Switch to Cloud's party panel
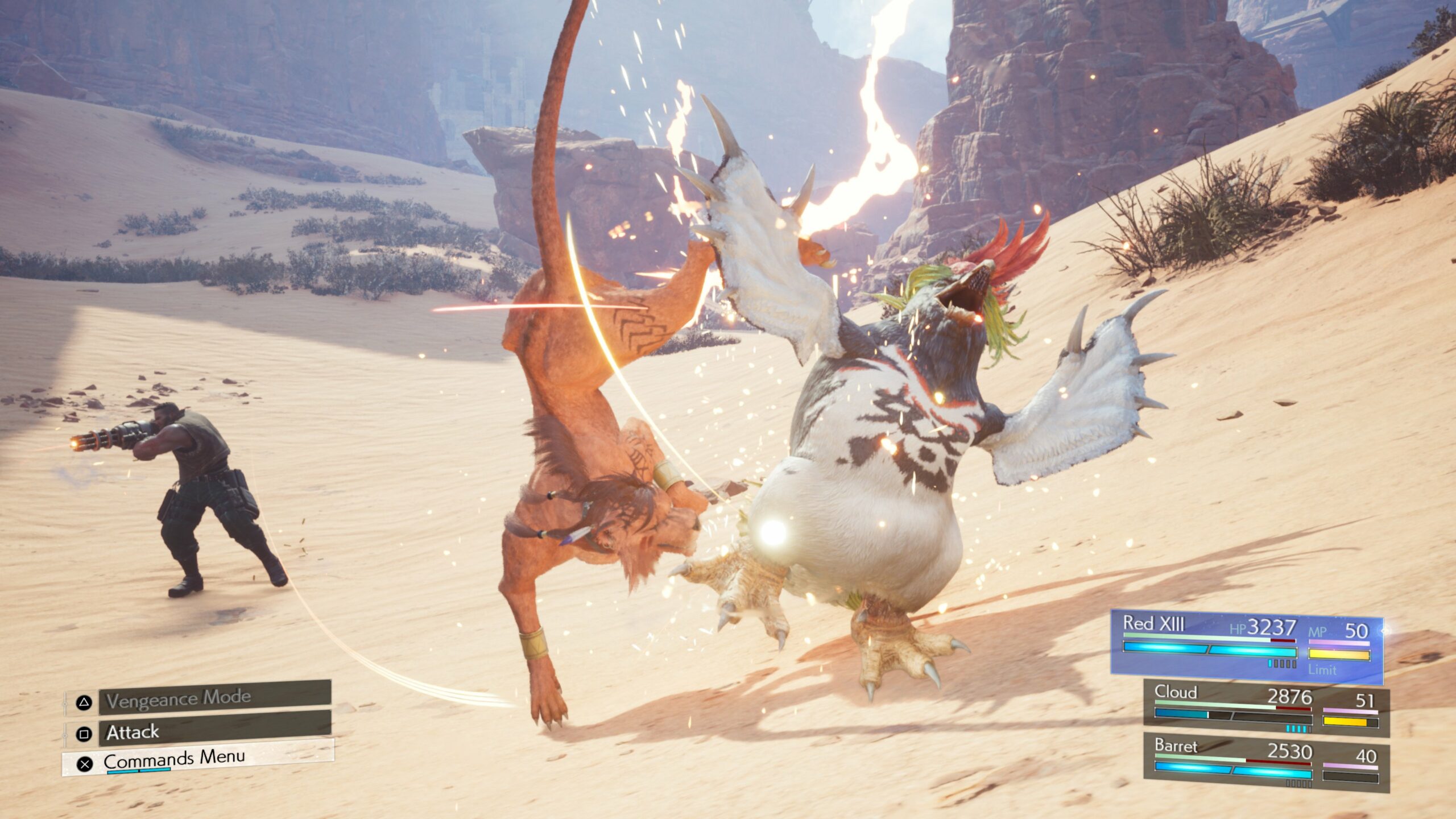This screenshot has height=819, width=1456. pos(1266,709)
